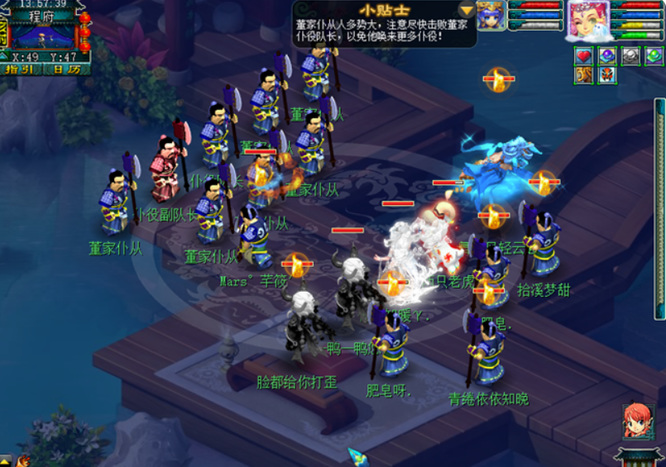Click the purple orb buff icon
This screenshot has height=467, width=666.
coord(607,56)
